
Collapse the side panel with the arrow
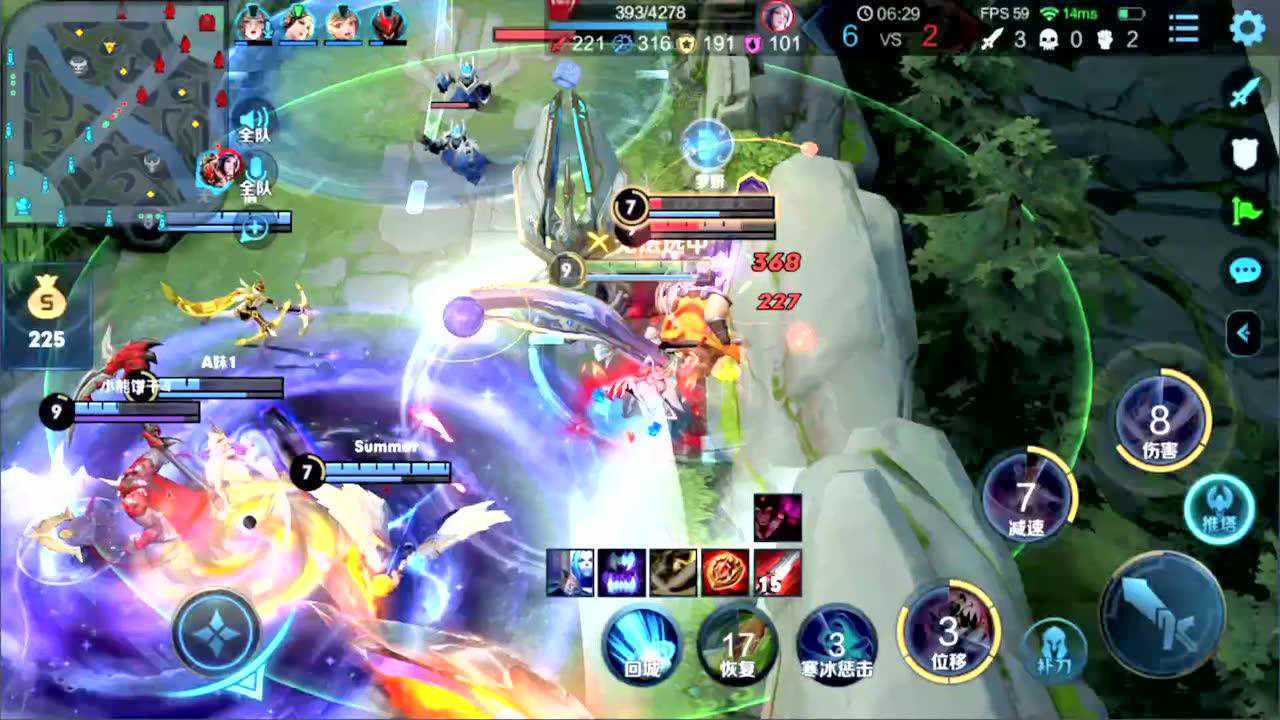tap(1244, 333)
